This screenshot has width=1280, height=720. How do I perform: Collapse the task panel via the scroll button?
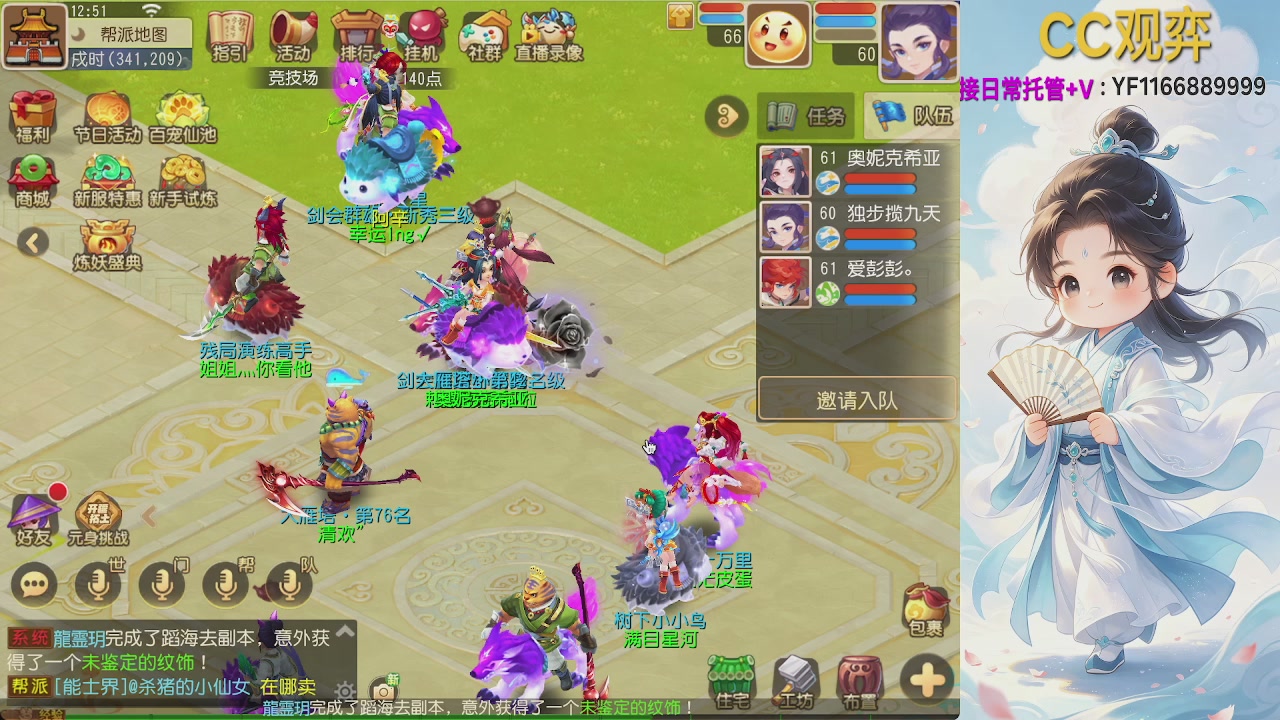click(727, 117)
